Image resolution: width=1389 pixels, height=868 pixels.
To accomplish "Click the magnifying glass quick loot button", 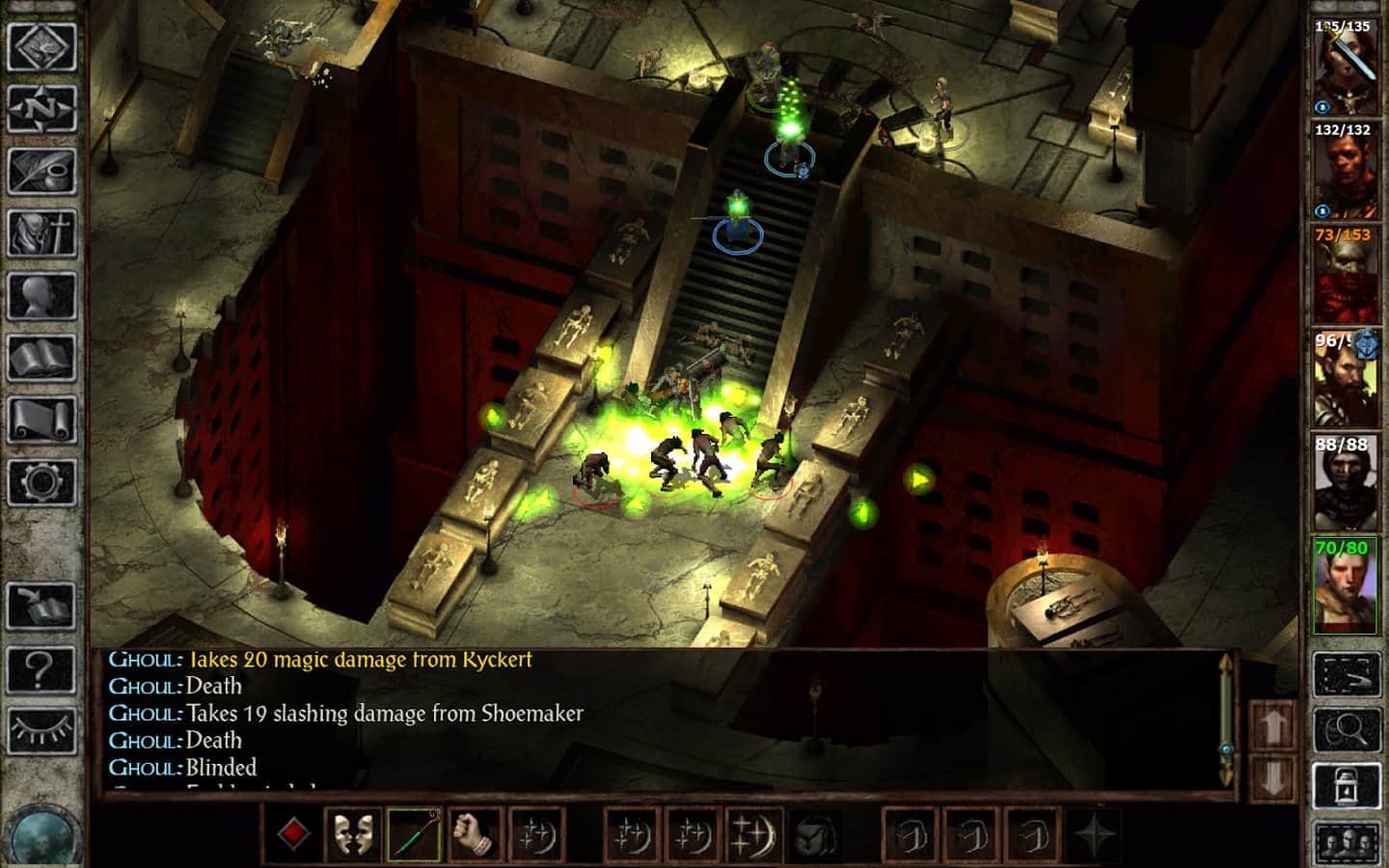I will [x=1347, y=729].
